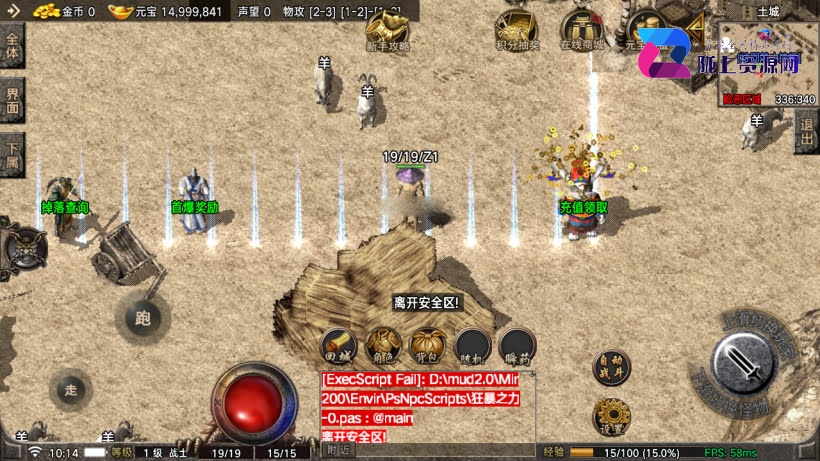Open the 积分抽奖 points lottery icon
This screenshot has height=461, width=820.
coord(517,31)
